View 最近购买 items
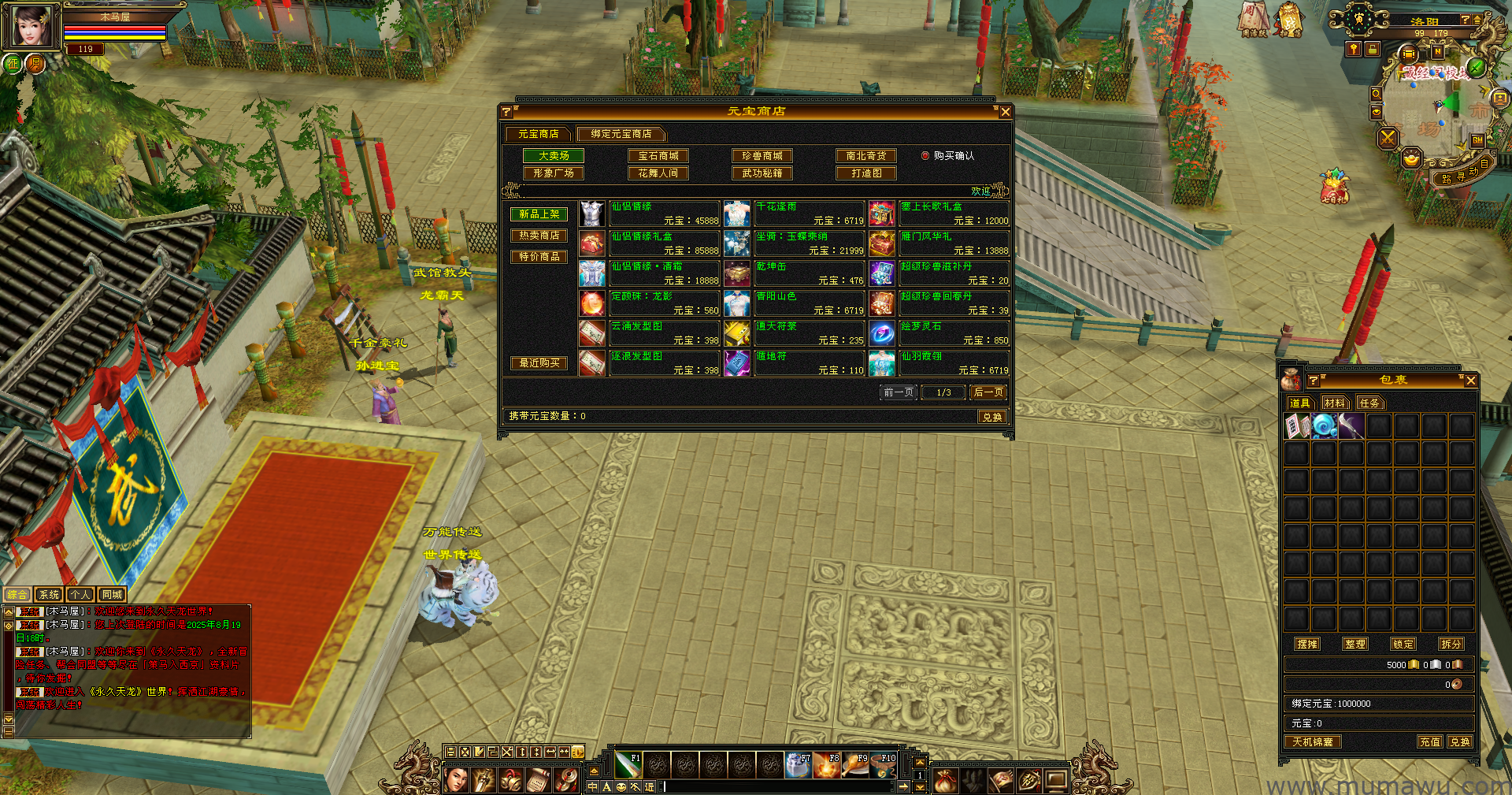Viewport: 1512px width, 795px height. tap(539, 363)
